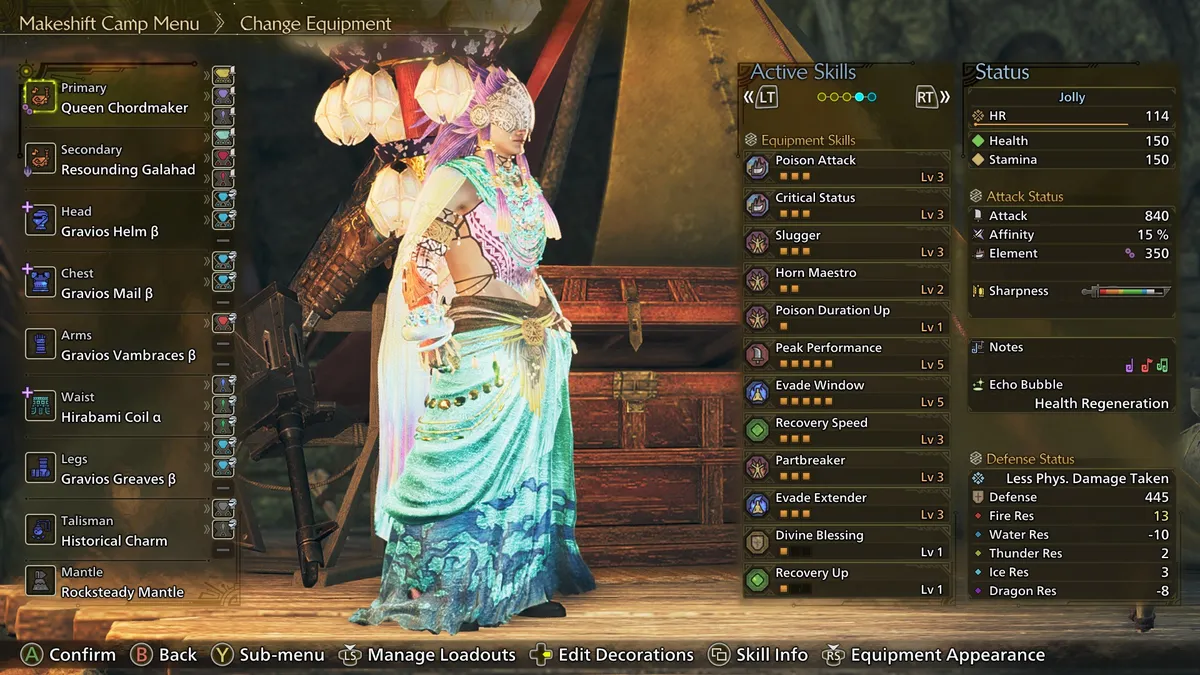Select the Poison Attack skill row
The image size is (1200, 675).
coord(846,168)
